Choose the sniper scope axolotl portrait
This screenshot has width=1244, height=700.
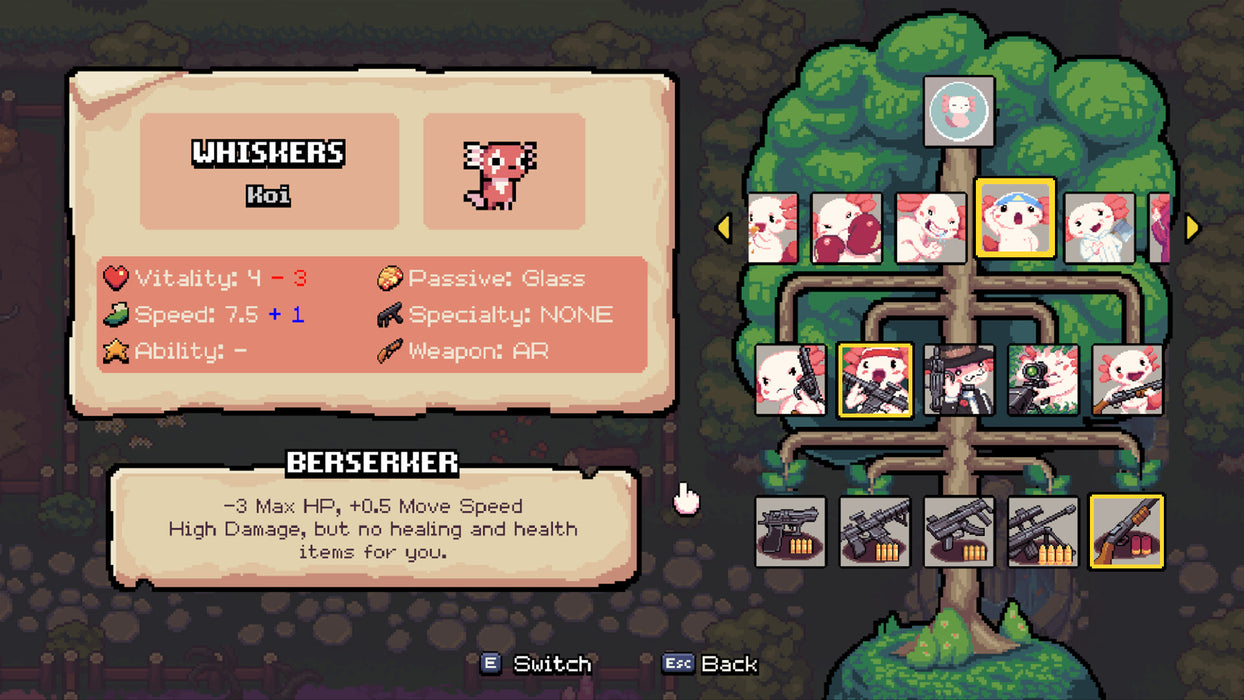[1043, 380]
